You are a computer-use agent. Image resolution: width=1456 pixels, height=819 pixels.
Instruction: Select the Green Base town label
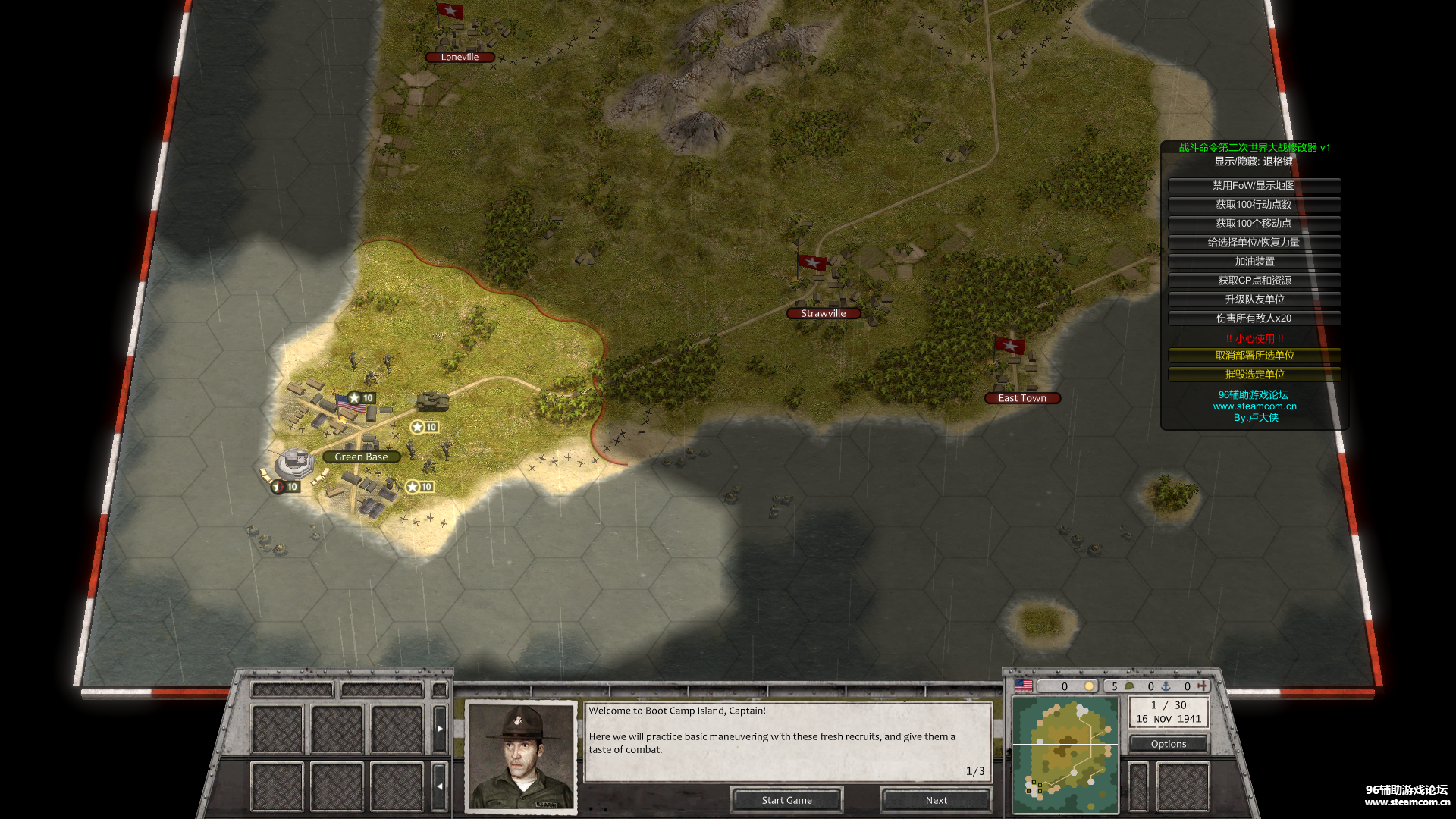[x=361, y=457]
